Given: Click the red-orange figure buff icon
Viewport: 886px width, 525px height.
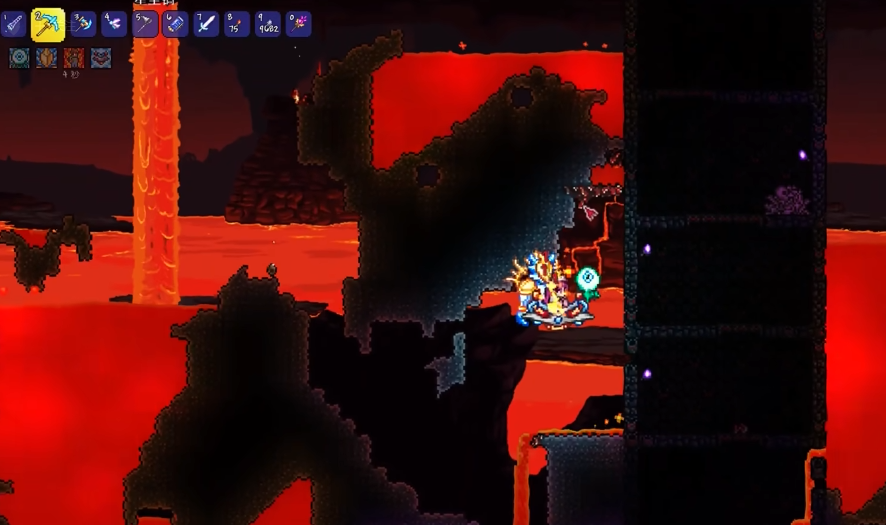Looking at the screenshot, I should click(73, 58).
